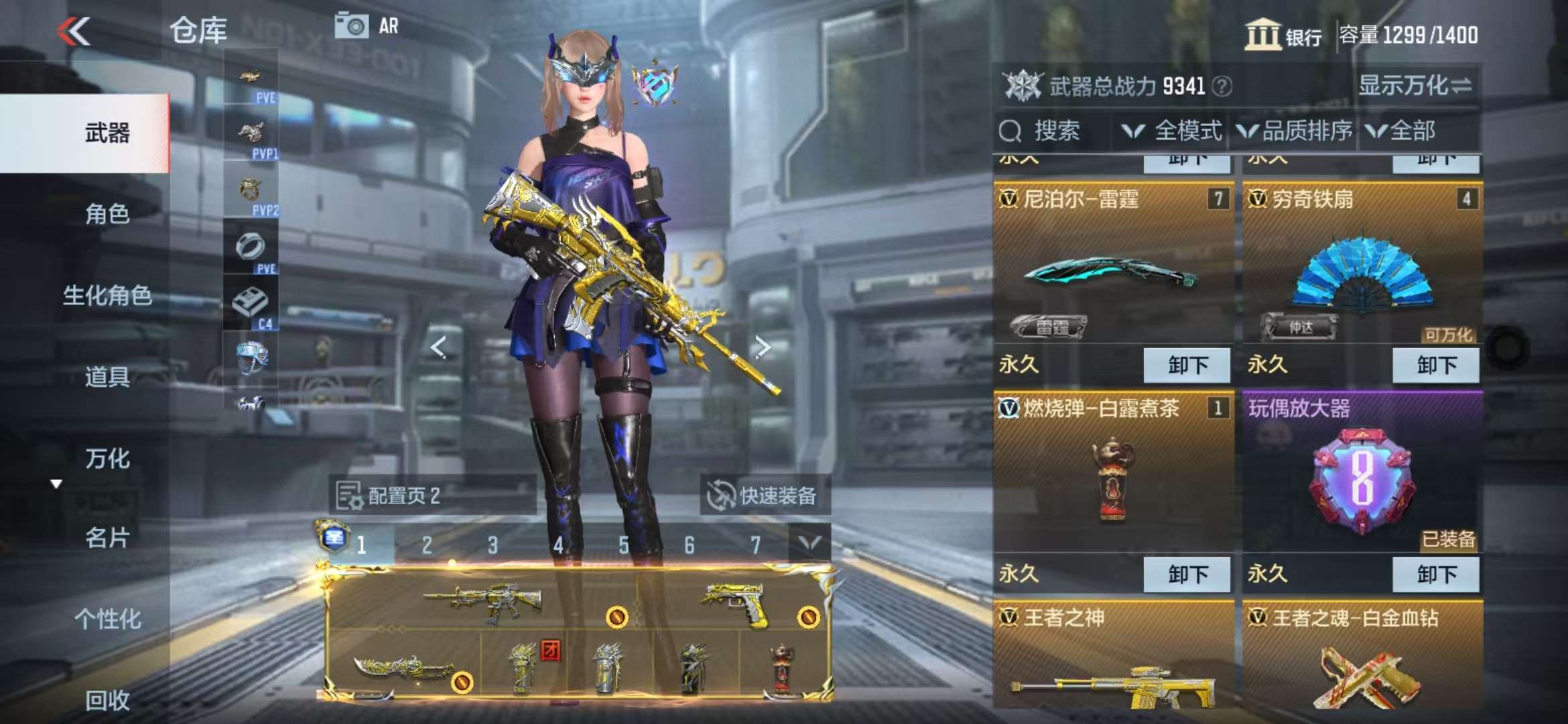
Task: Open the 银行 bank
Action: tap(1283, 35)
